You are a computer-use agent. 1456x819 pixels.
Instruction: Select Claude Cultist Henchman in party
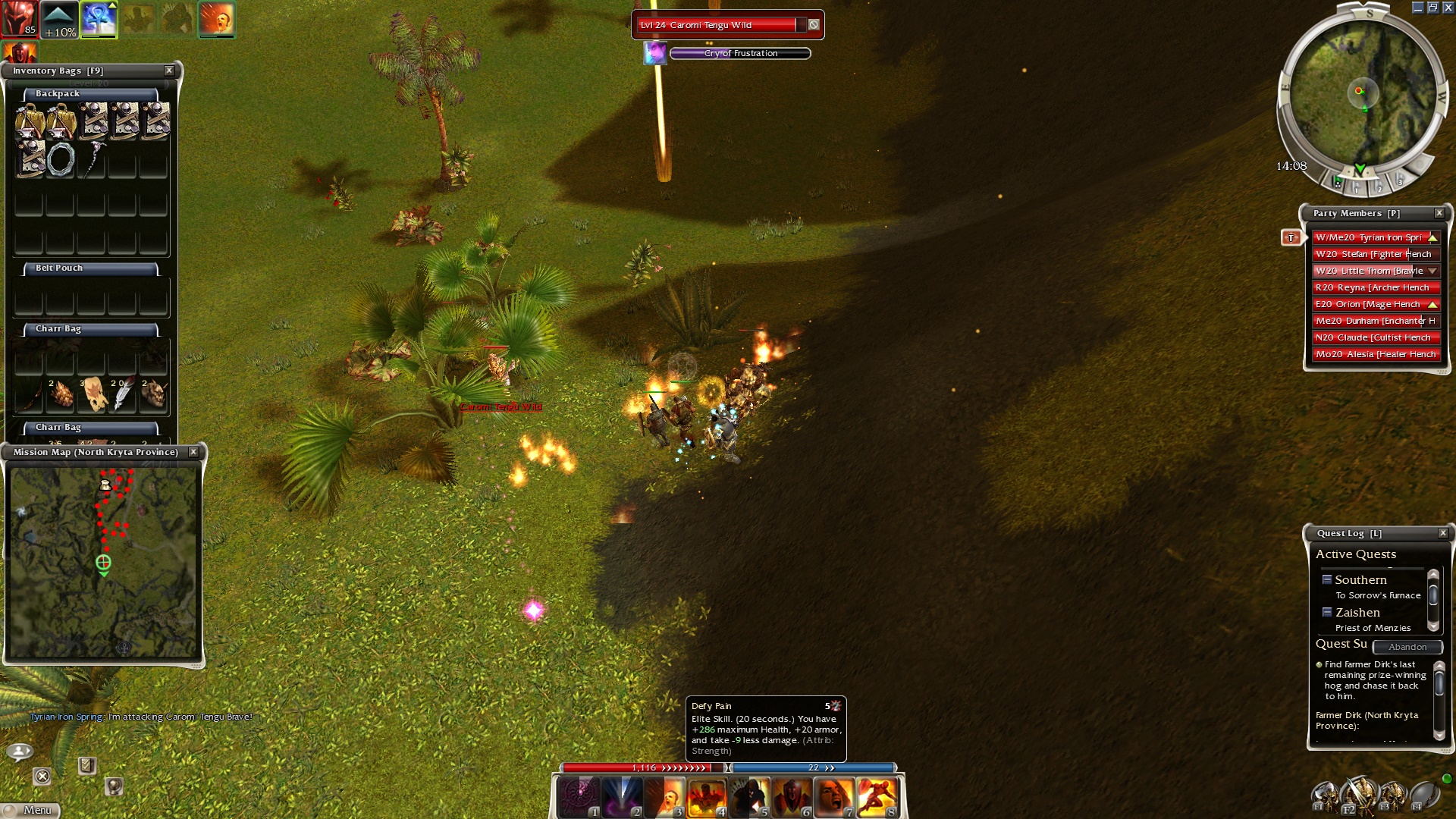(1375, 337)
